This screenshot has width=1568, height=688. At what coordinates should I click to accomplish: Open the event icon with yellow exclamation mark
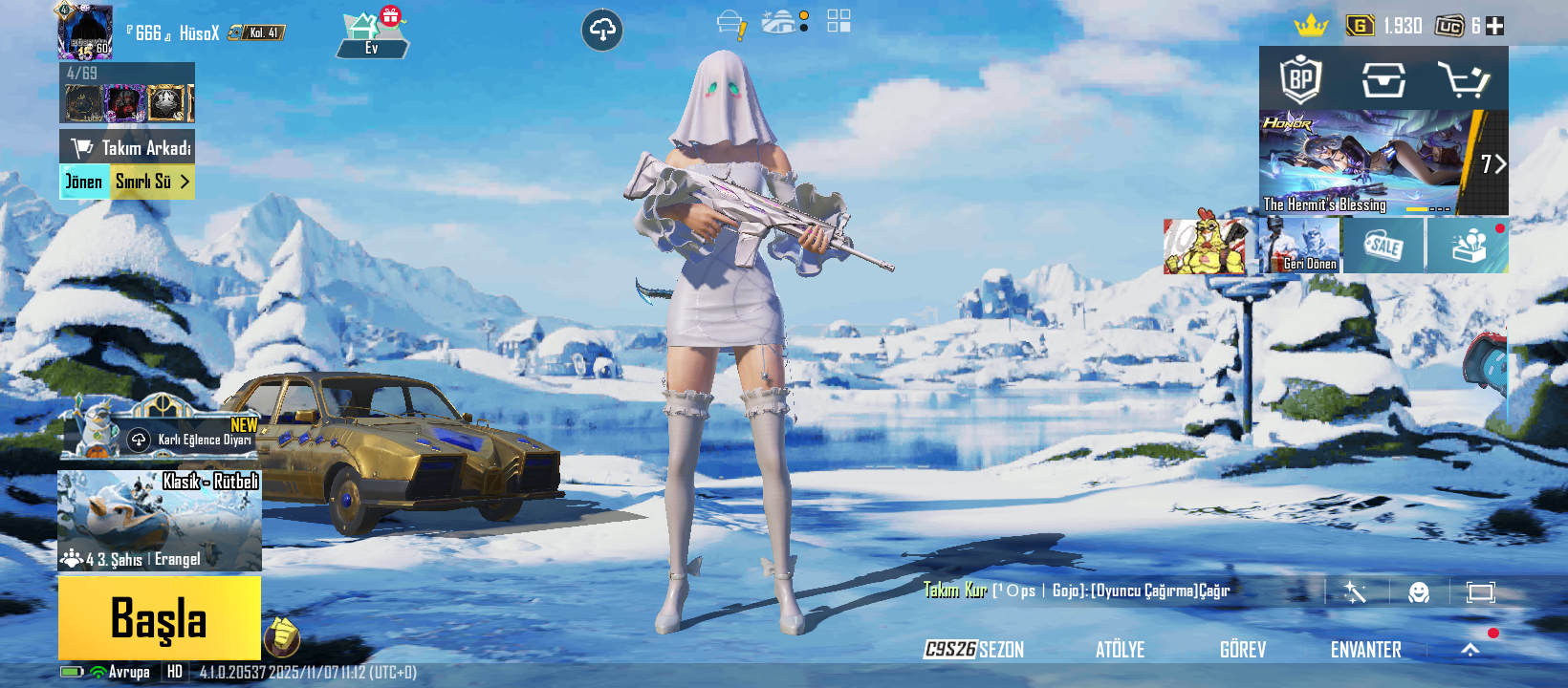pyautogui.click(x=731, y=23)
